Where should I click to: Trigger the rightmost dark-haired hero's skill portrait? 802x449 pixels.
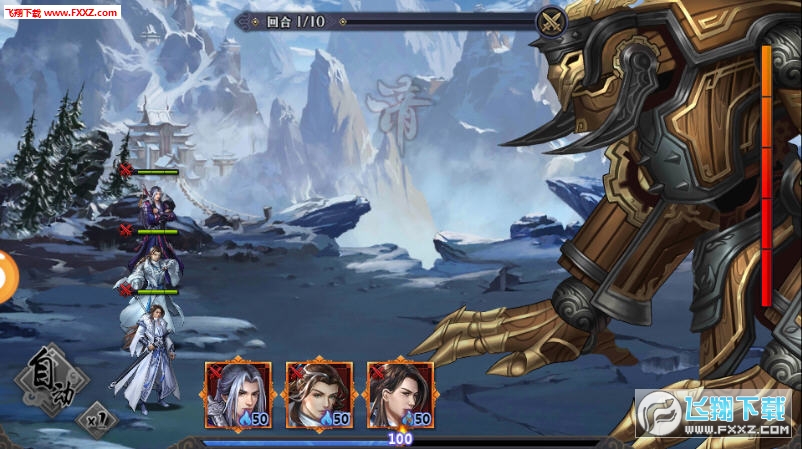tap(400, 394)
